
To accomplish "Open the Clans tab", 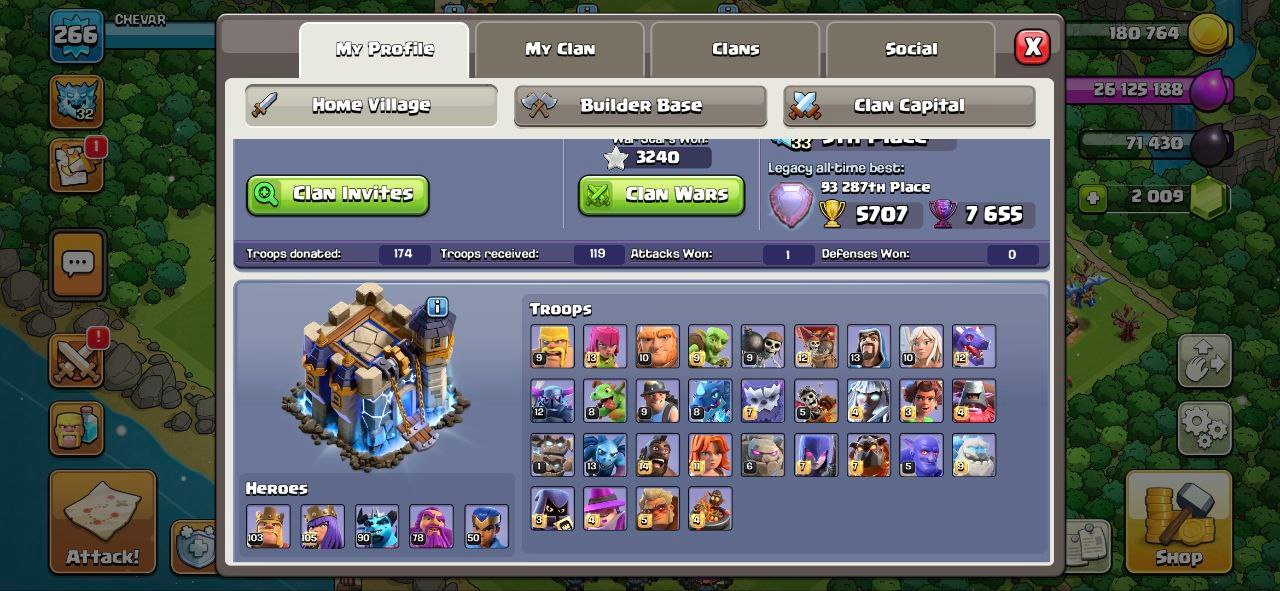I will pos(735,49).
